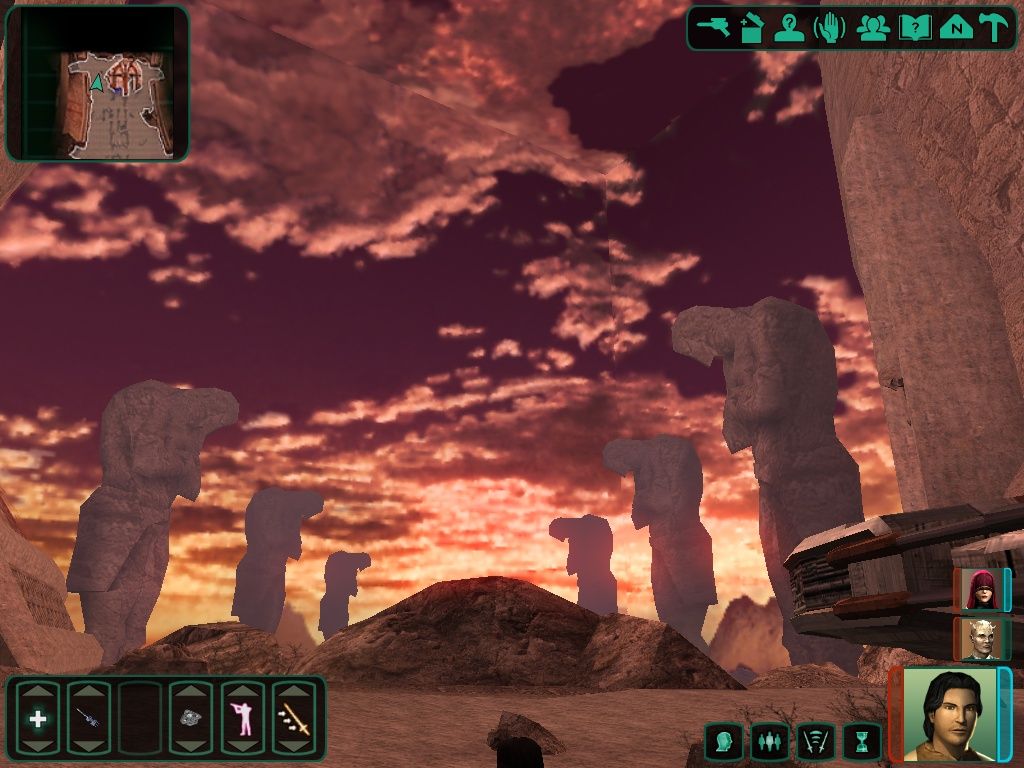Open the map via the N house icon
Screen dimensions: 1024x768
[956, 28]
